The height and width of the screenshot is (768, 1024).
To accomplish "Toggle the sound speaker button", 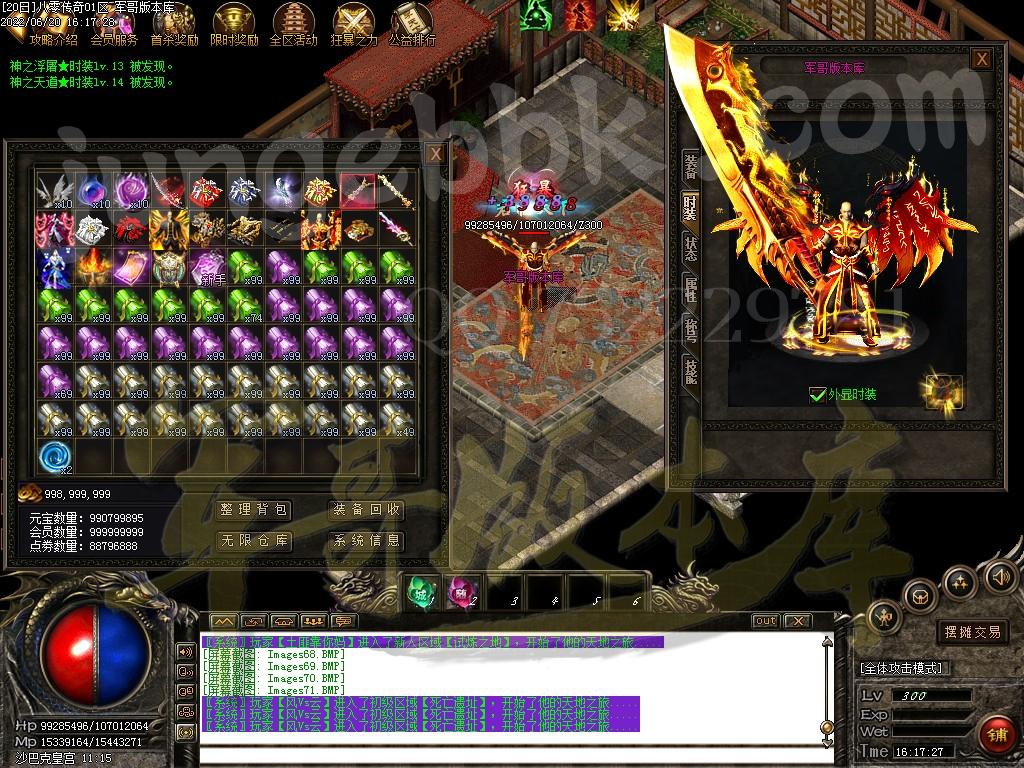I will coord(1000,576).
